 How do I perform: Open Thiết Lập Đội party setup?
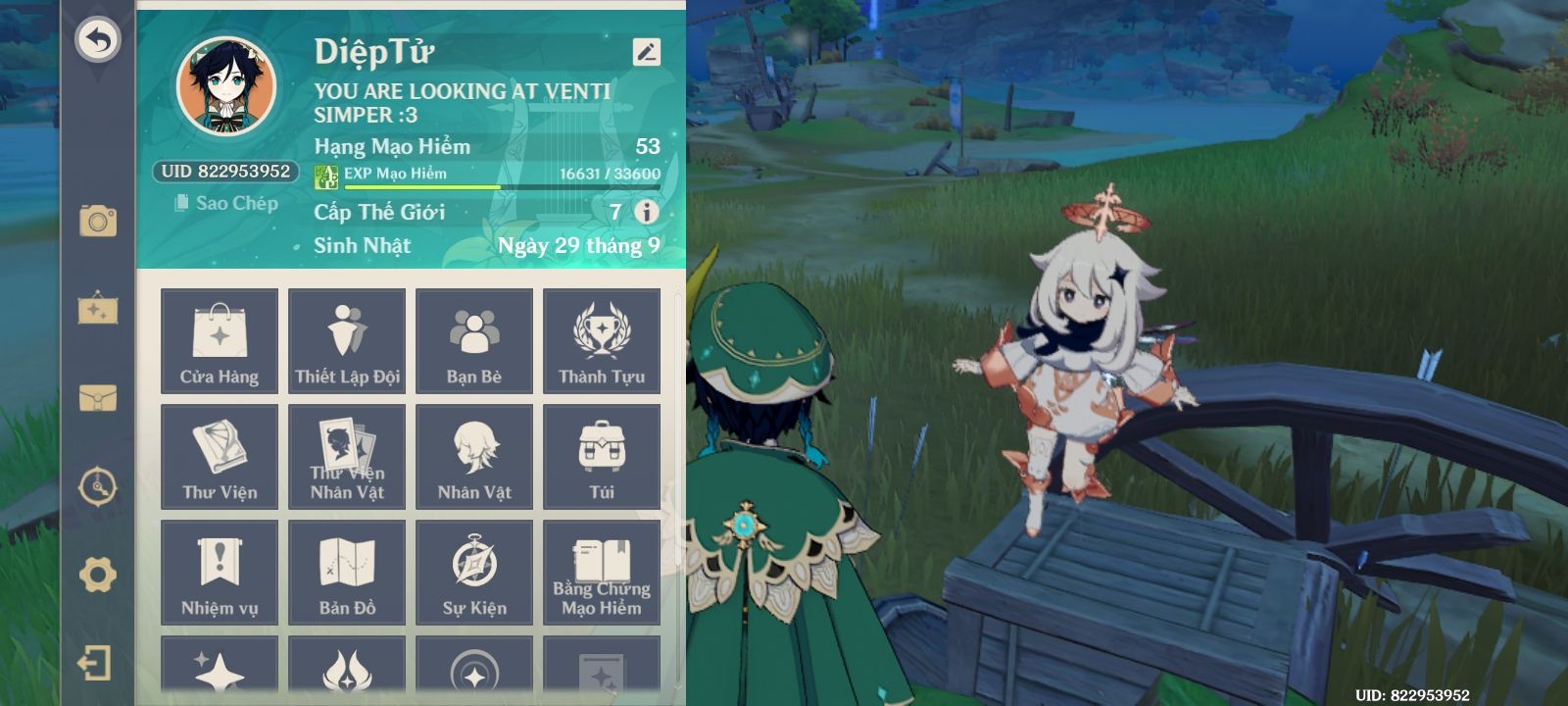pyautogui.click(x=347, y=341)
